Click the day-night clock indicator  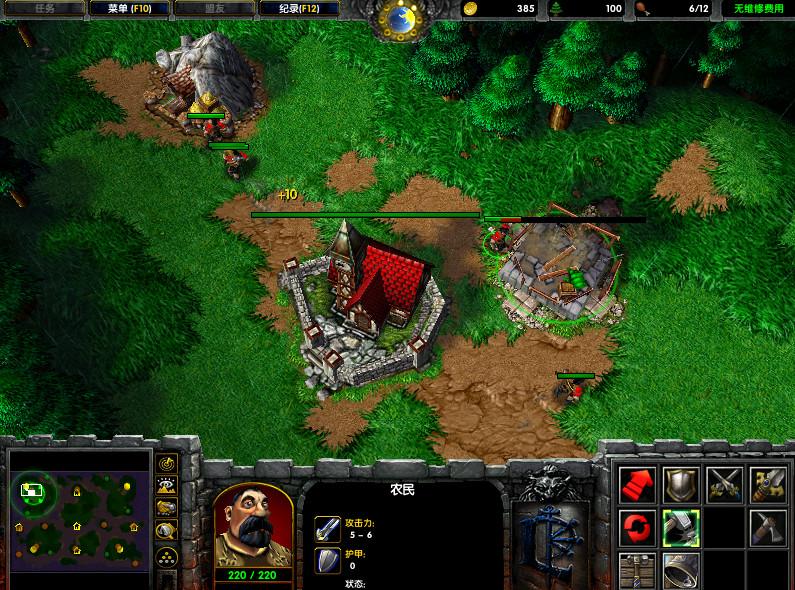(400, 18)
